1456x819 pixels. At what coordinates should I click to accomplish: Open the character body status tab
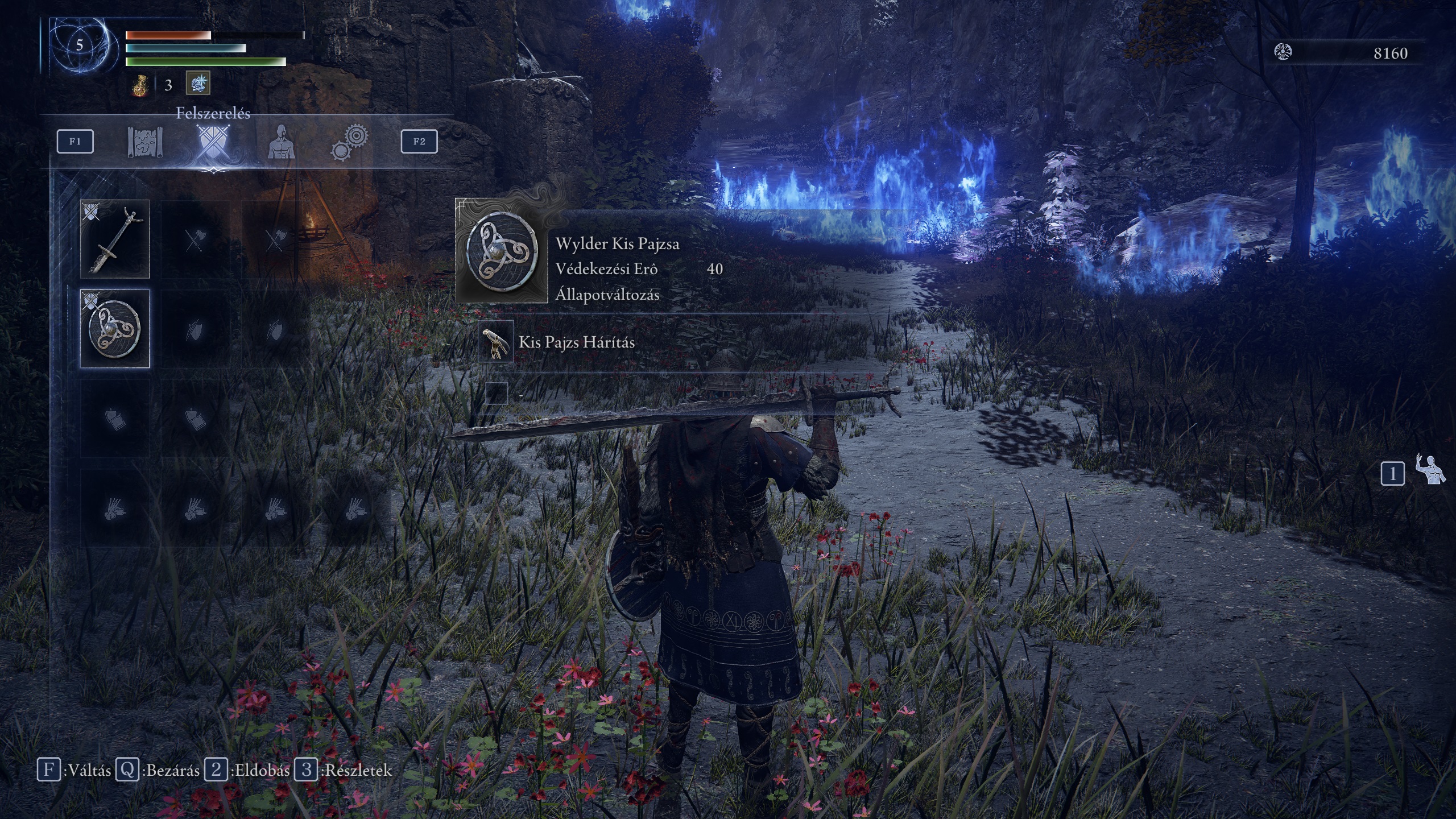pyautogui.click(x=280, y=142)
